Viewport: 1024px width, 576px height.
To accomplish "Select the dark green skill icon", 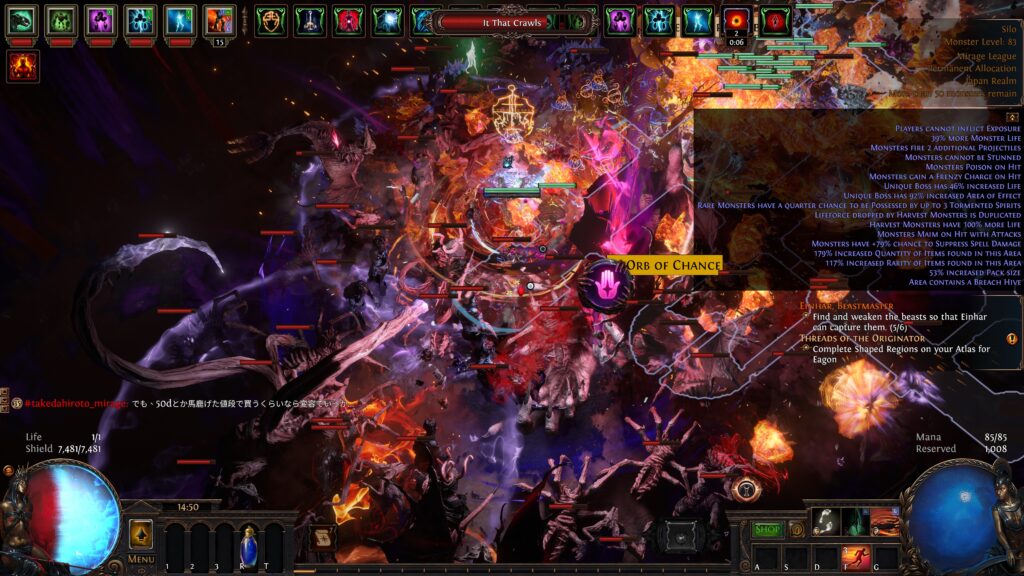I will point(855,522).
